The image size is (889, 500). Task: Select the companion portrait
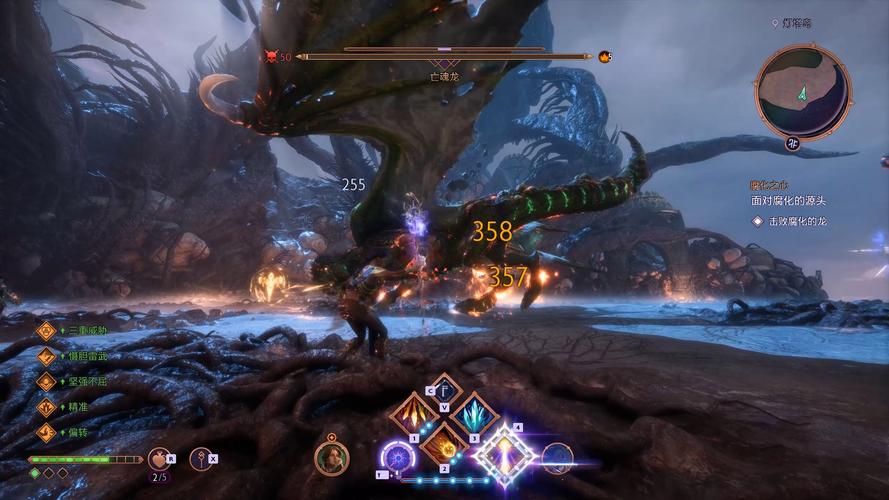click(x=332, y=458)
